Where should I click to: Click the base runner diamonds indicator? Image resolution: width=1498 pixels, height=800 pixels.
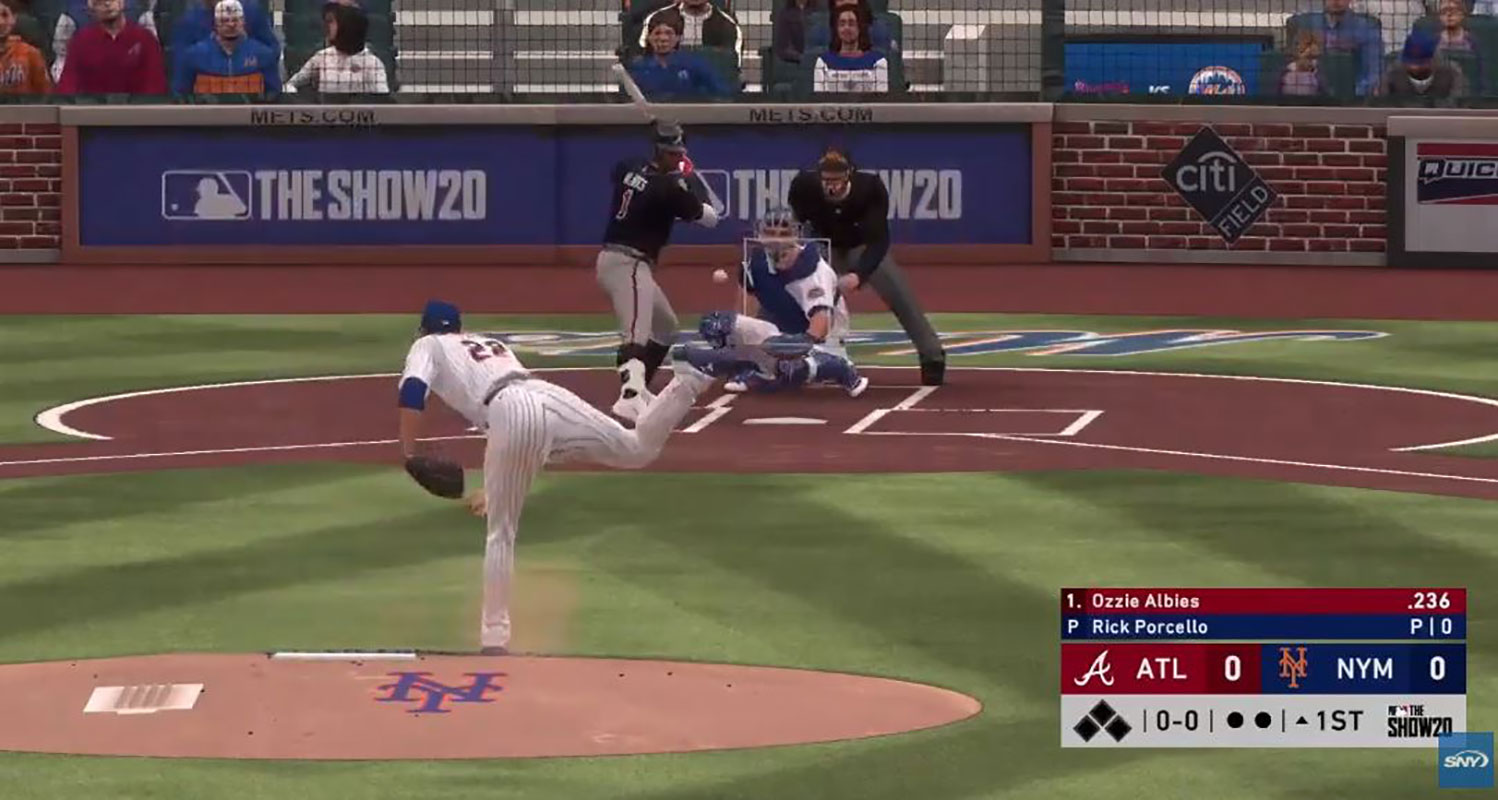(1102, 721)
